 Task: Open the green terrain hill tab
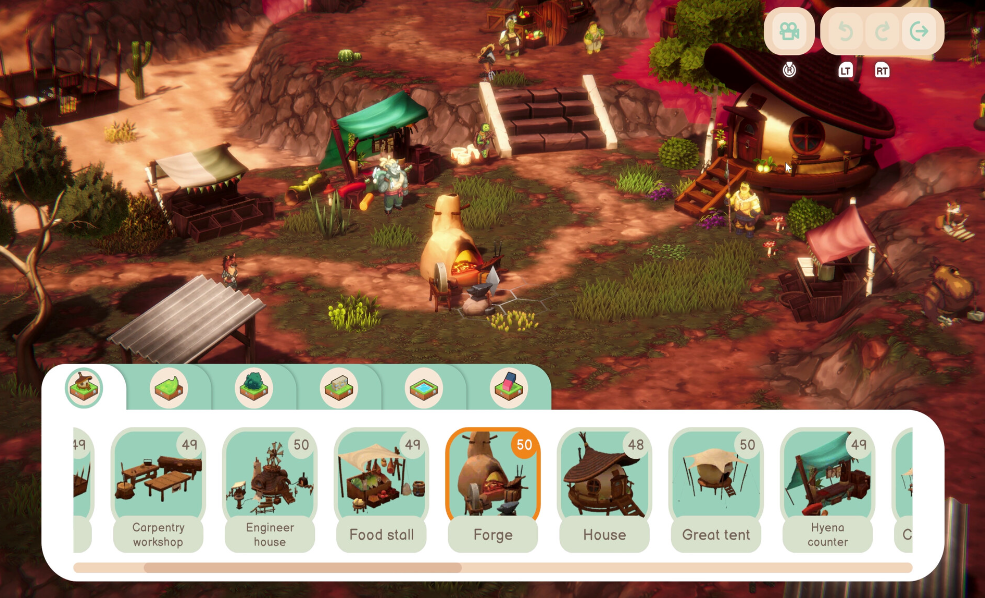pos(169,388)
